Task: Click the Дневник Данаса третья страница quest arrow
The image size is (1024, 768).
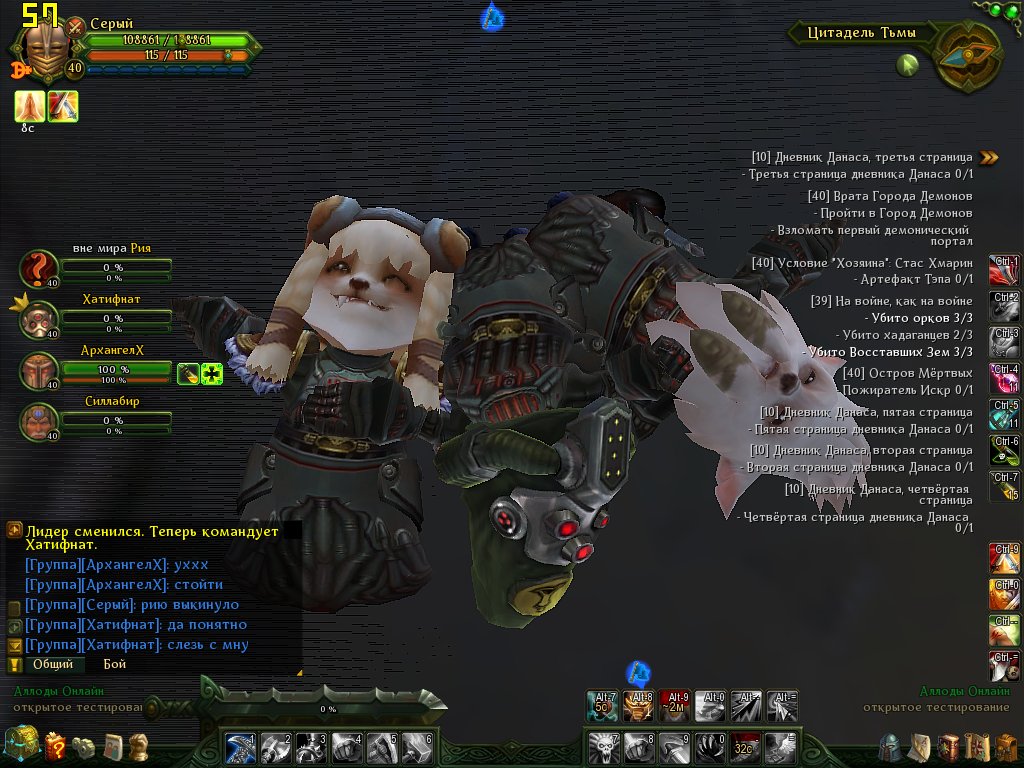Action: [989, 157]
